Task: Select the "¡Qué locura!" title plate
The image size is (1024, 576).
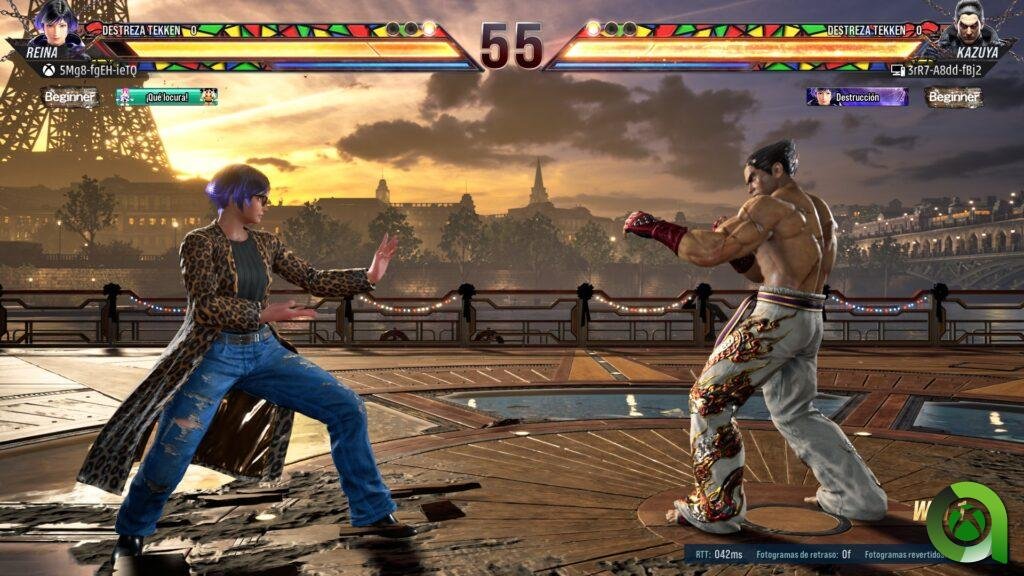Action: pos(167,97)
